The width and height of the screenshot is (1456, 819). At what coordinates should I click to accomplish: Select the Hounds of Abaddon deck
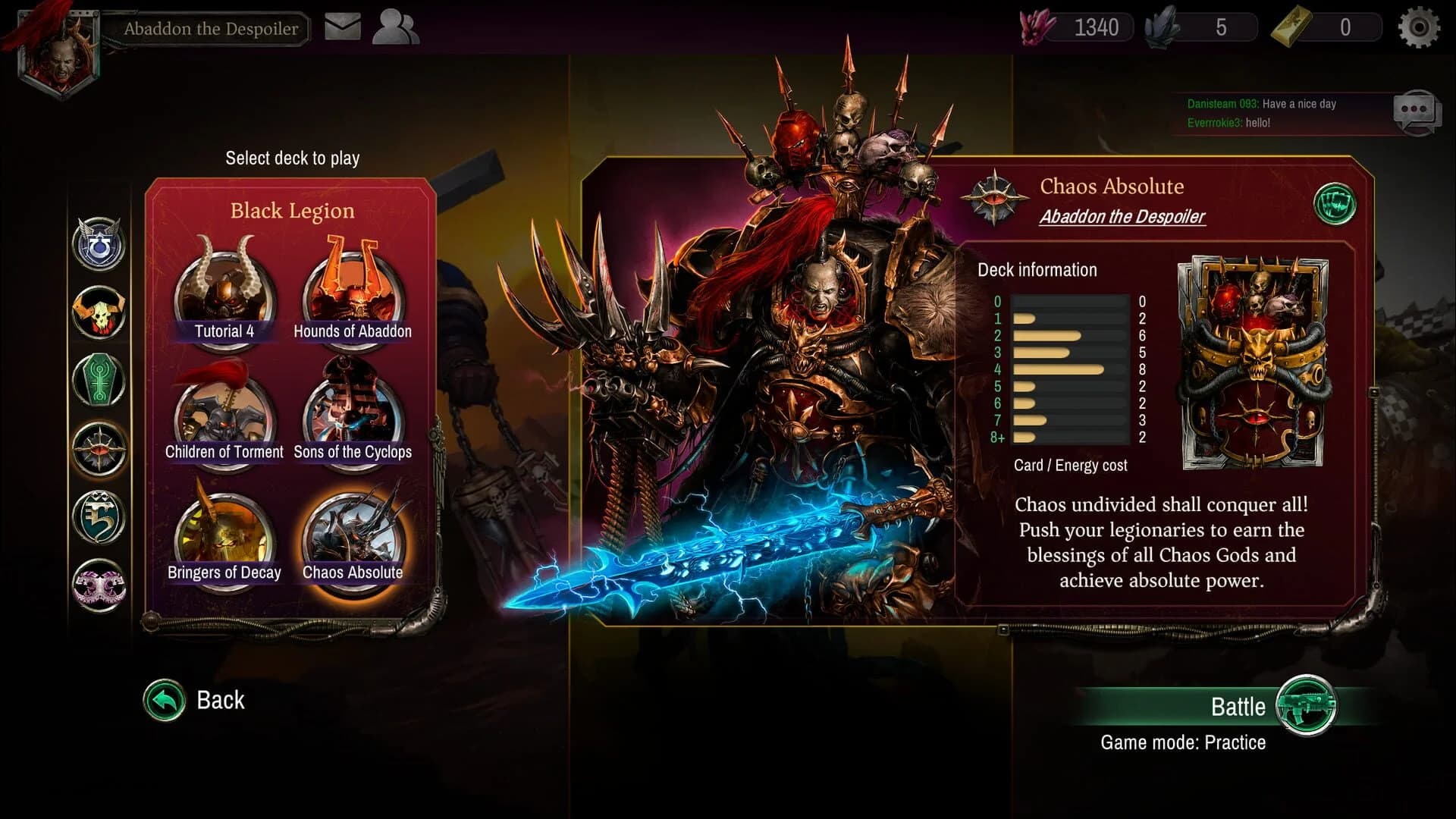(352, 297)
